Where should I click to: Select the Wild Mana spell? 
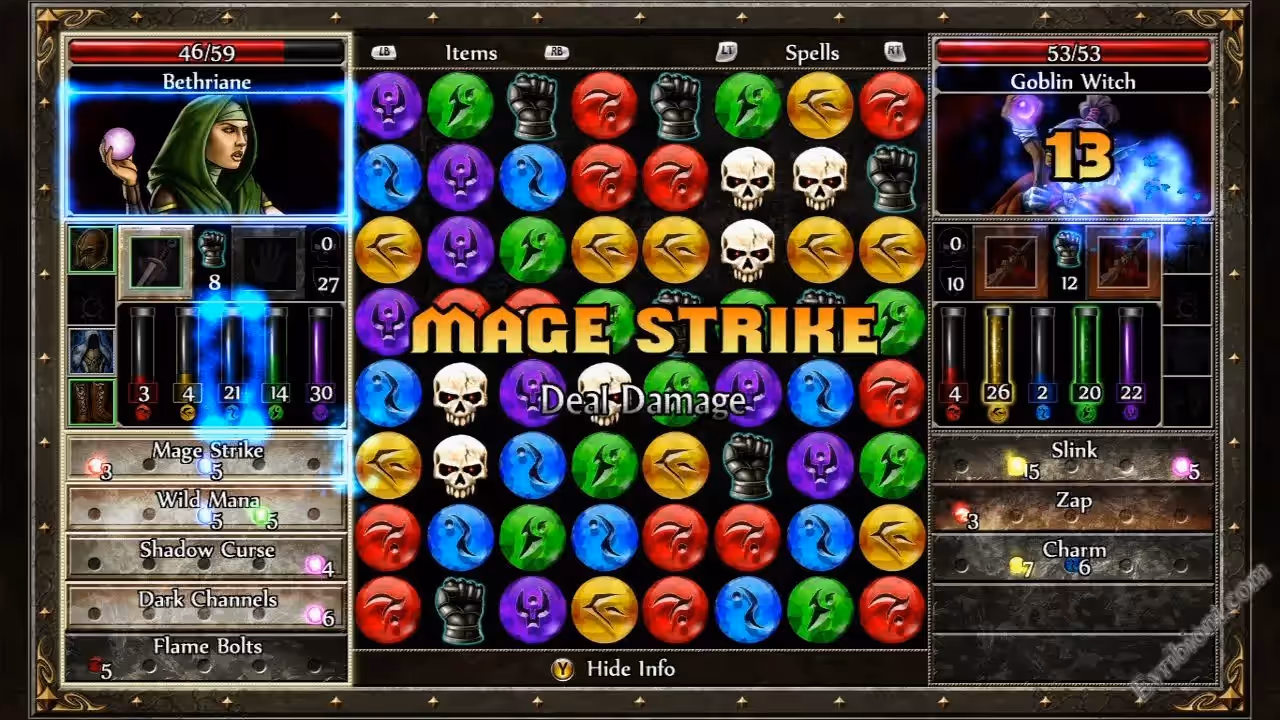click(206, 508)
